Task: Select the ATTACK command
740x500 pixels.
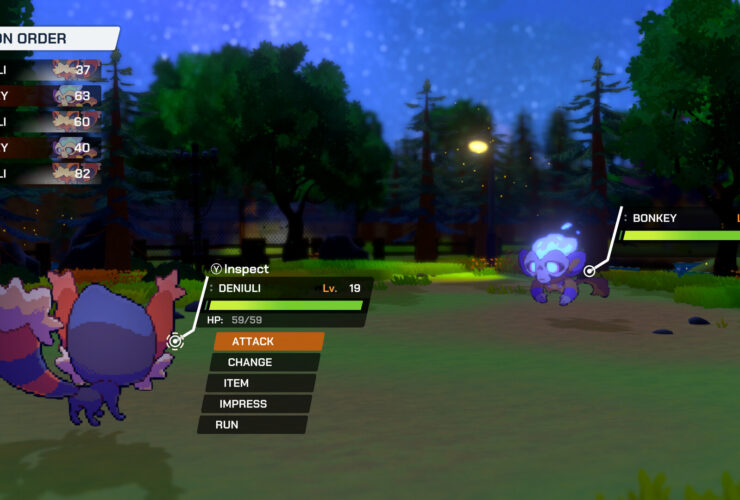Action: [x=267, y=341]
